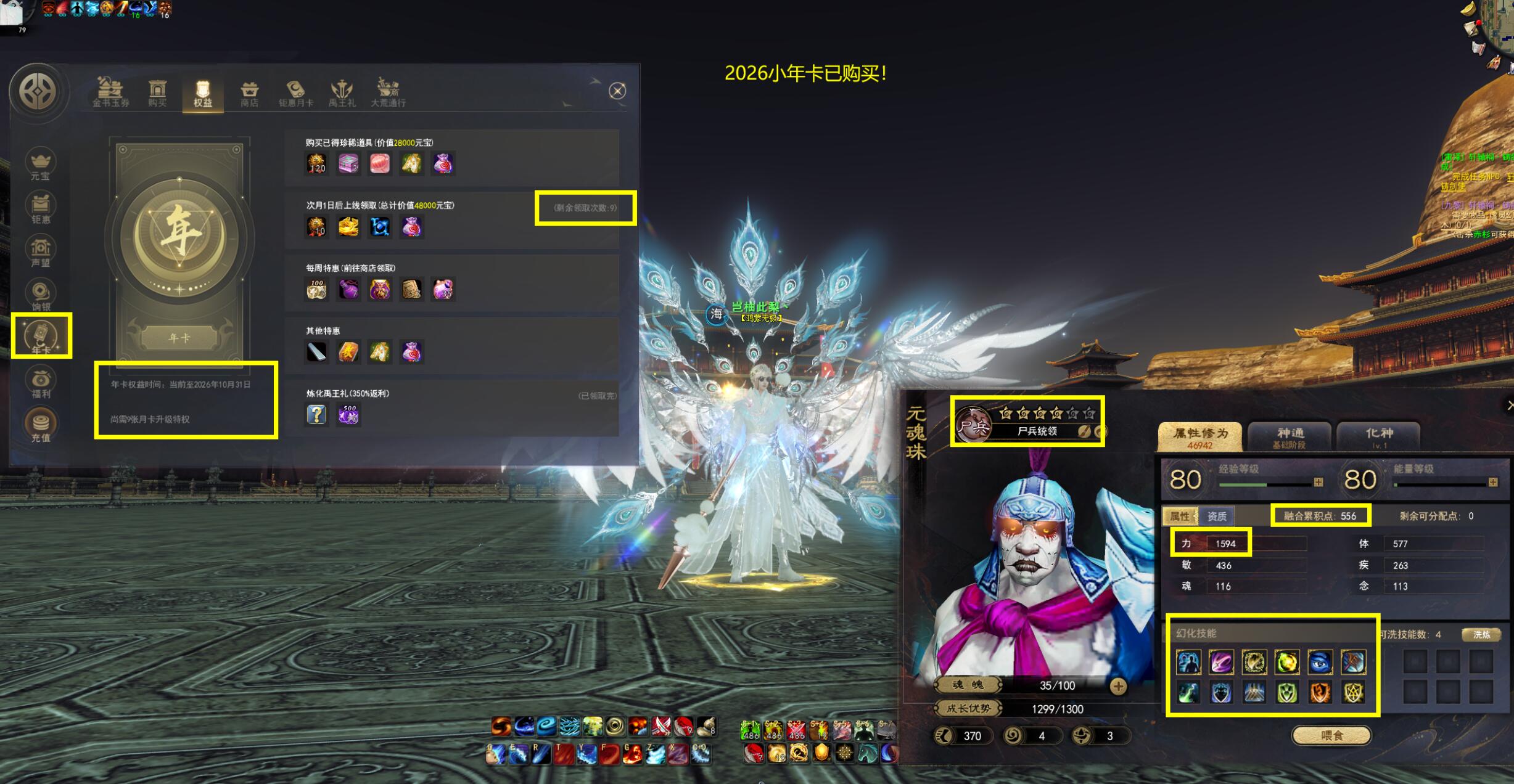Click the 洗炼 skill refine button
Screen dimensions: 1514x784
click(1481, 634)
